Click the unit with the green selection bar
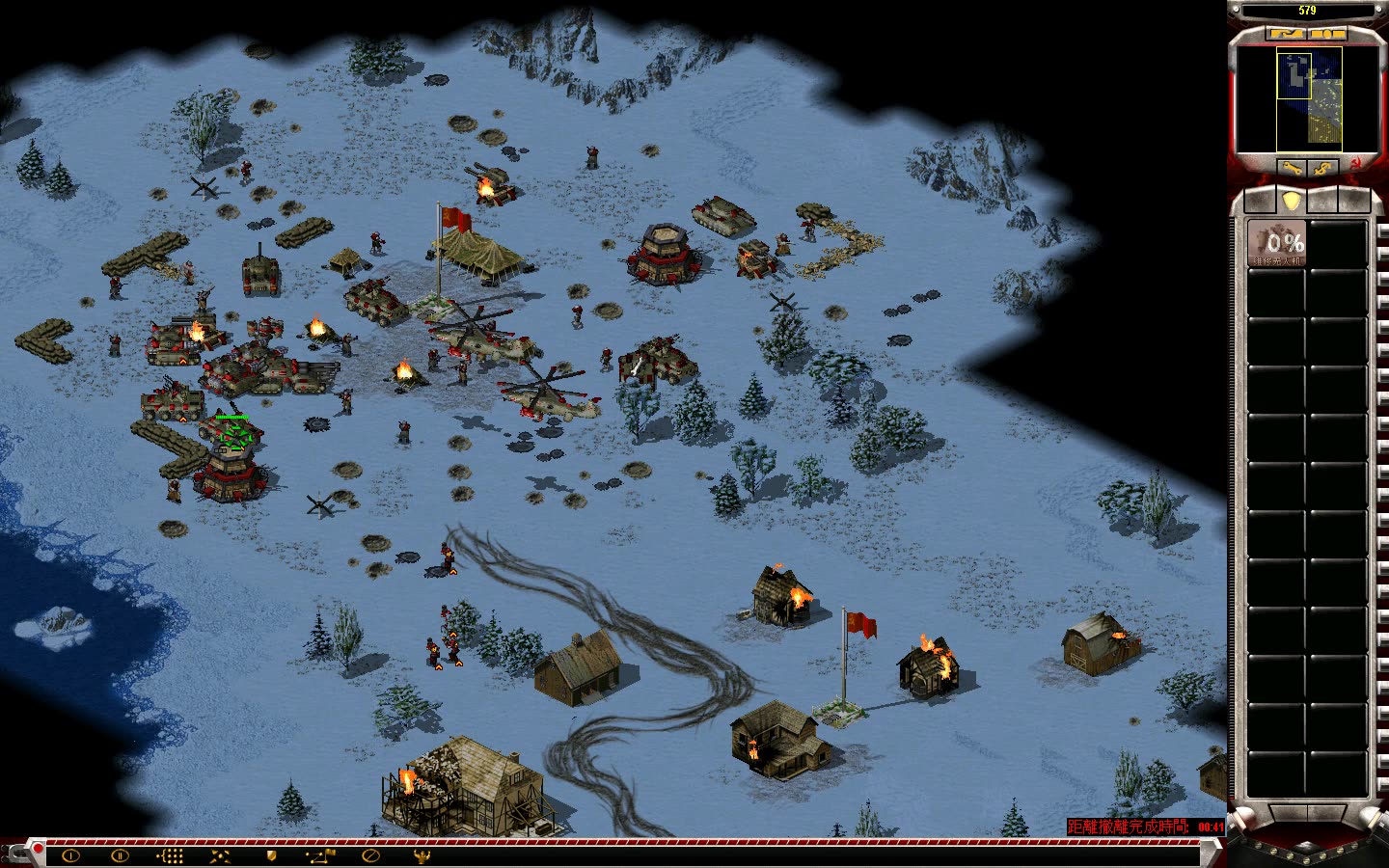 232,437
